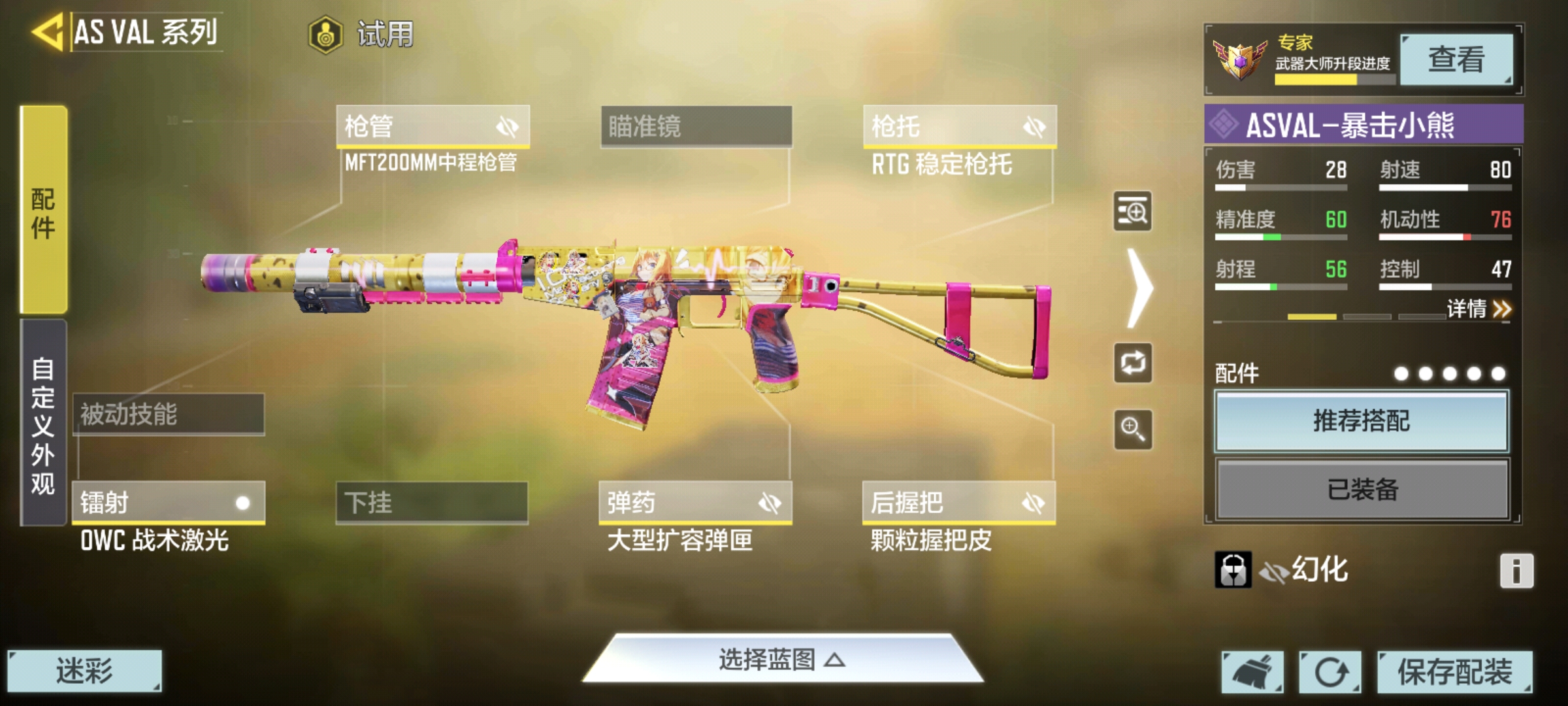Switch to the 配件 attachments tab
Viewport: 1568px width, 706px height.
[43, 210]
